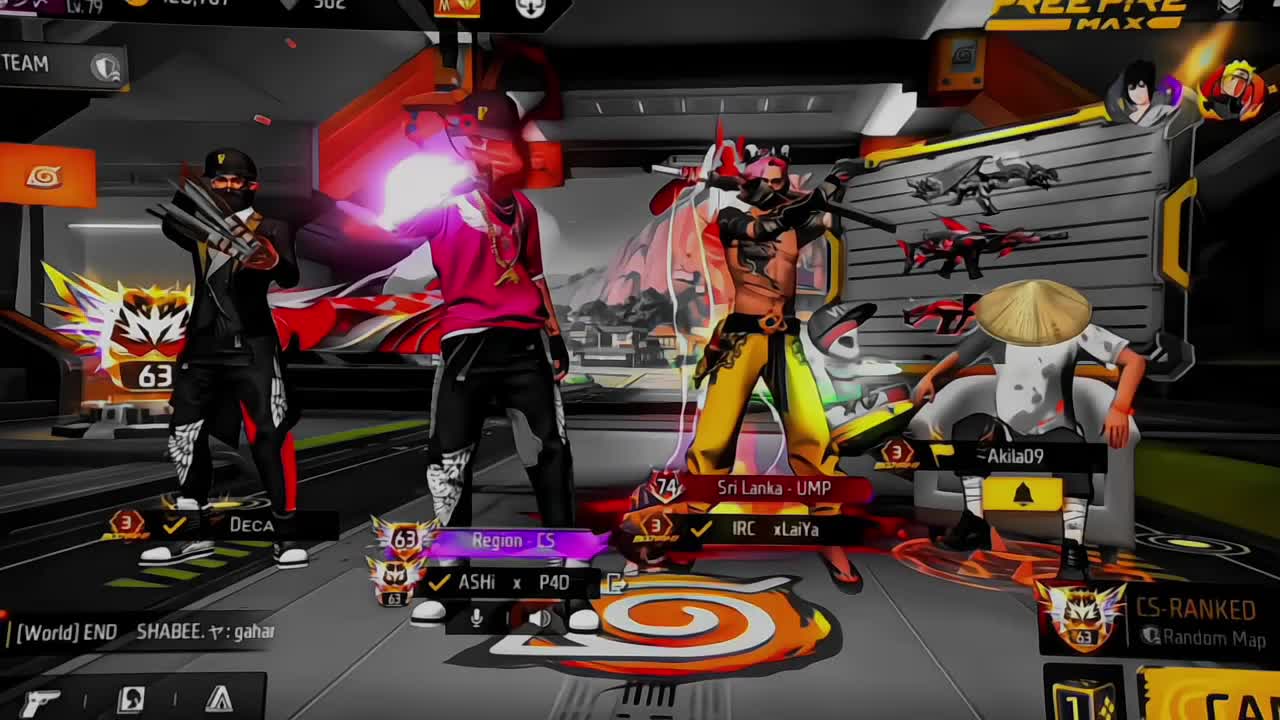Click the yellow bell under Akila09

point(1022,494)
